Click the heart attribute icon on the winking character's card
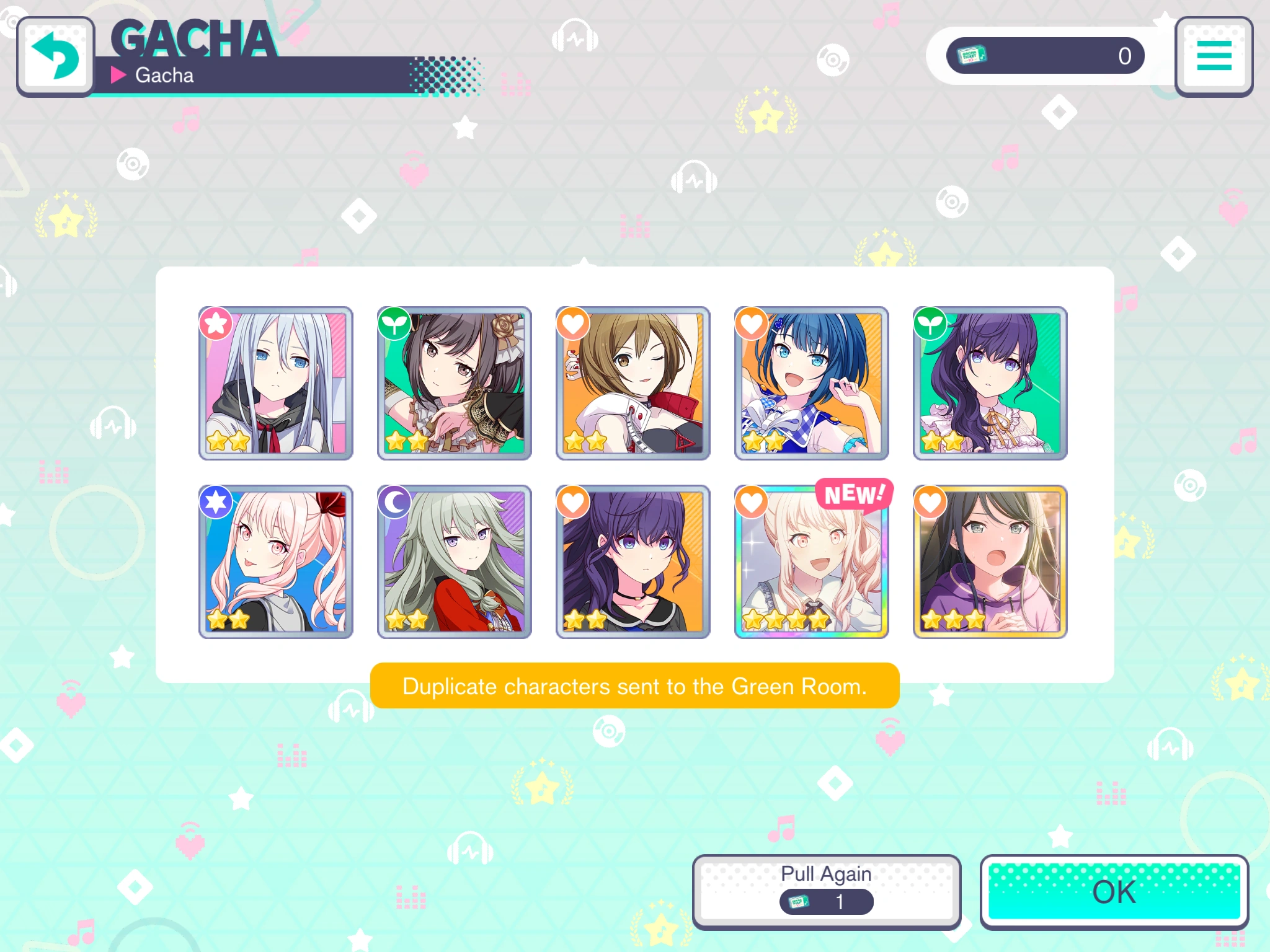This screenshot has width=1270, height=952. [x=572, y=324]
